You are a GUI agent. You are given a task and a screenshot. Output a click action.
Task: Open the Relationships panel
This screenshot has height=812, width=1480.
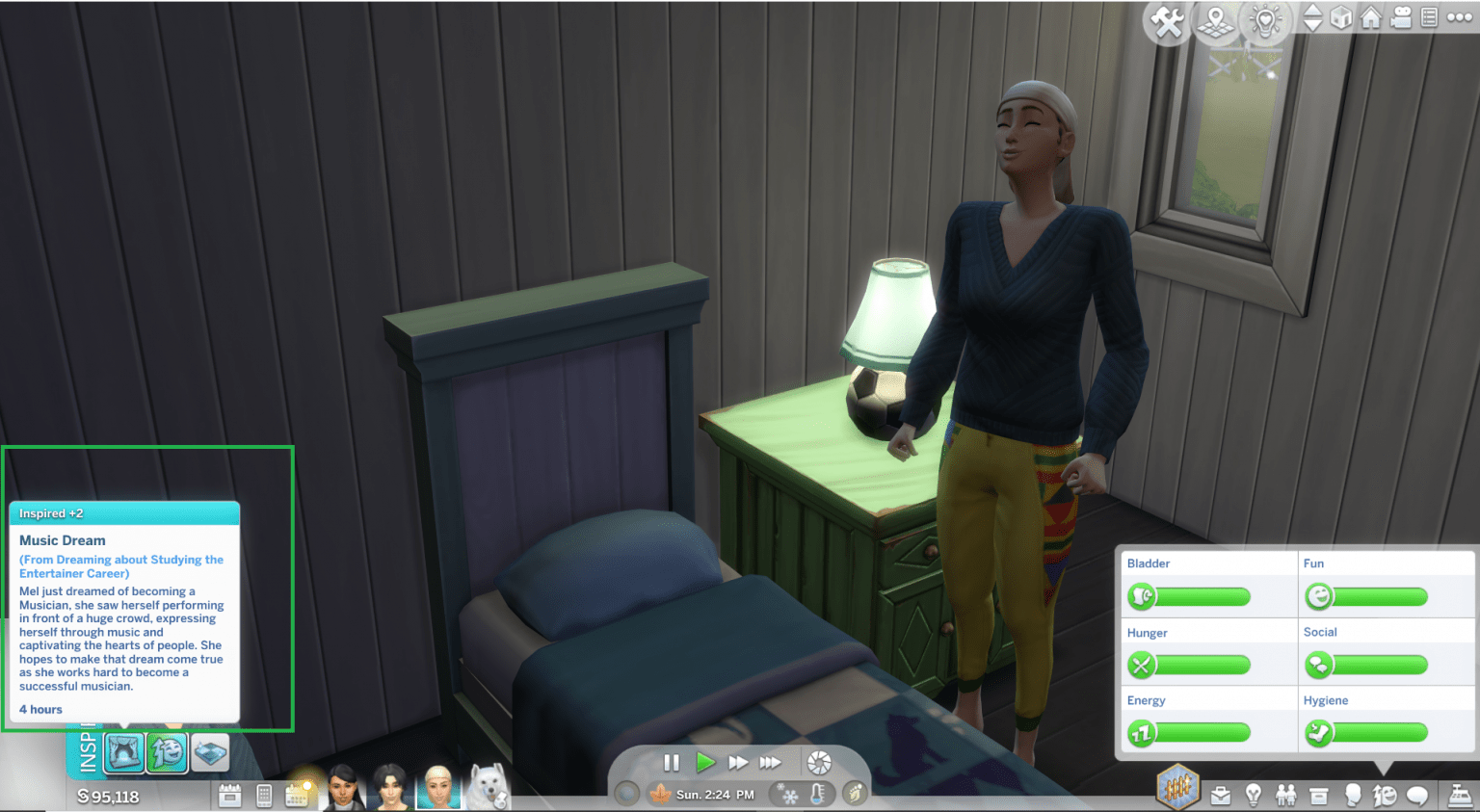(1285, 797)
